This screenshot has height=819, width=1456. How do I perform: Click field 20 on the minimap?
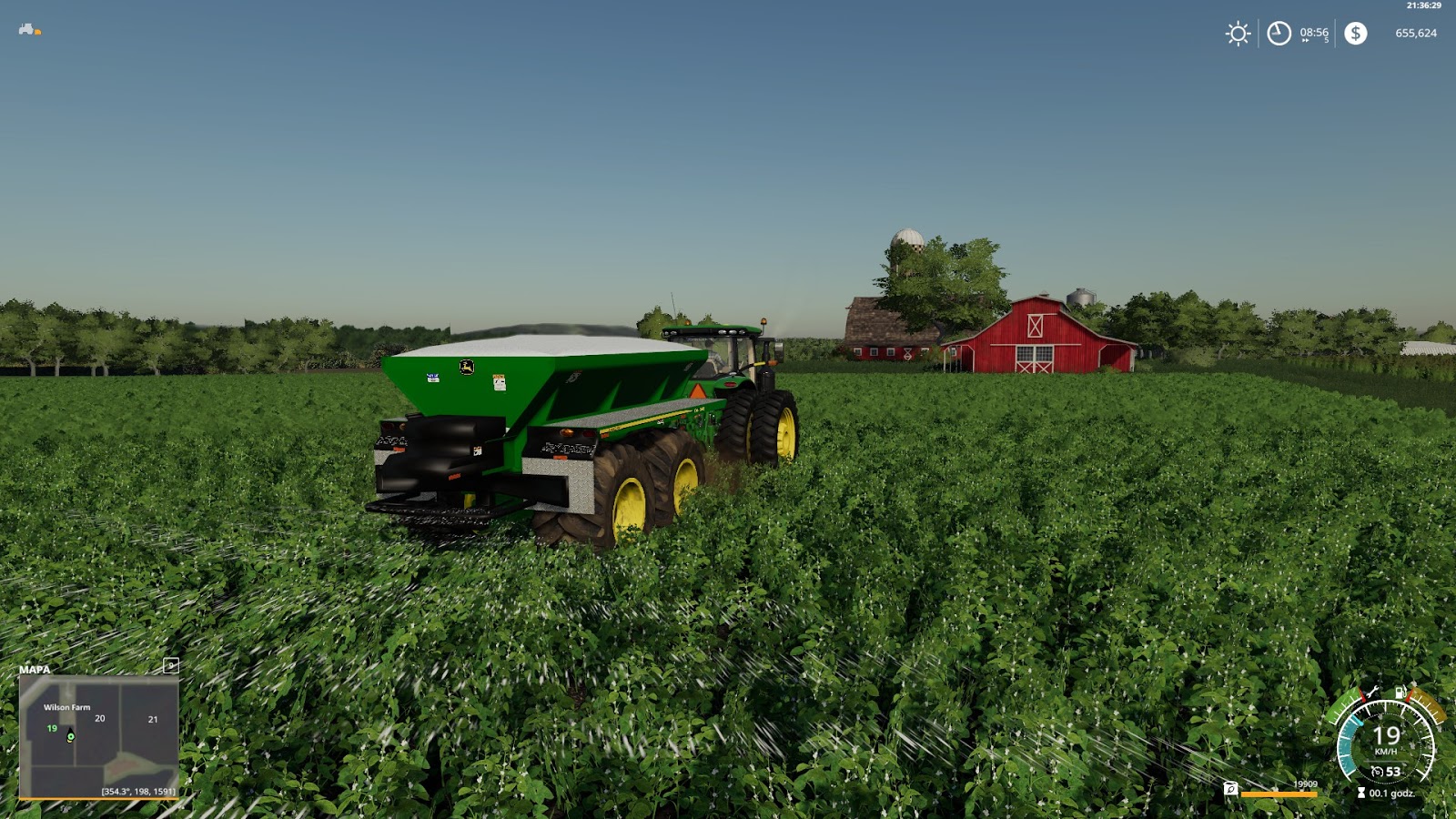pos(100,718)
